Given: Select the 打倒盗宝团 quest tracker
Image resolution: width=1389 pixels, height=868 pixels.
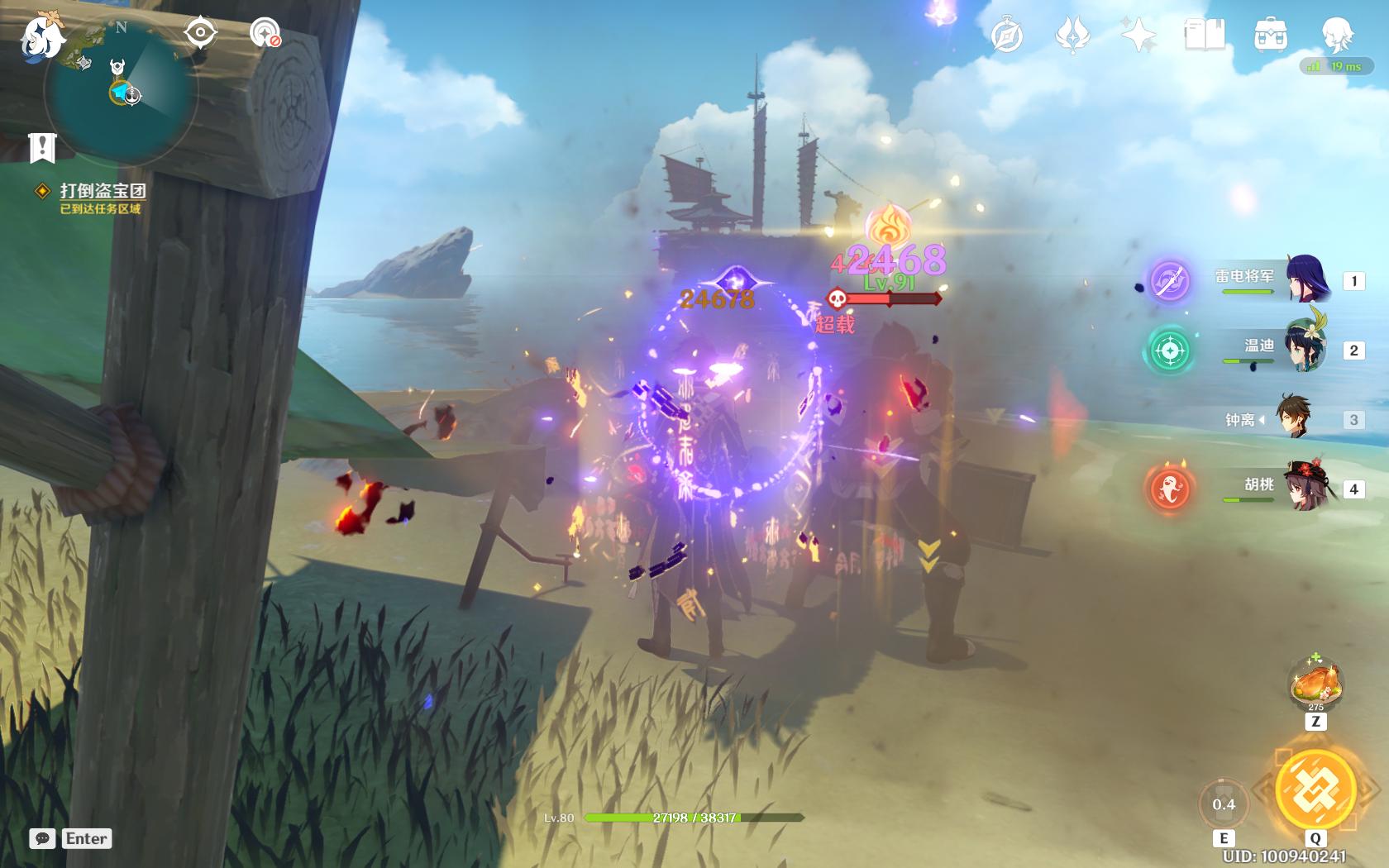Looking at the screenshot, I should pos(102,191).
